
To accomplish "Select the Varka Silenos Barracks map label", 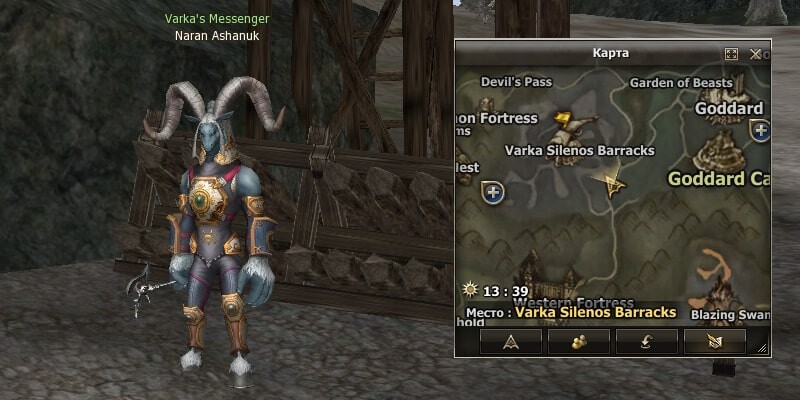I will pyautogui.click(x=580, y=151).
